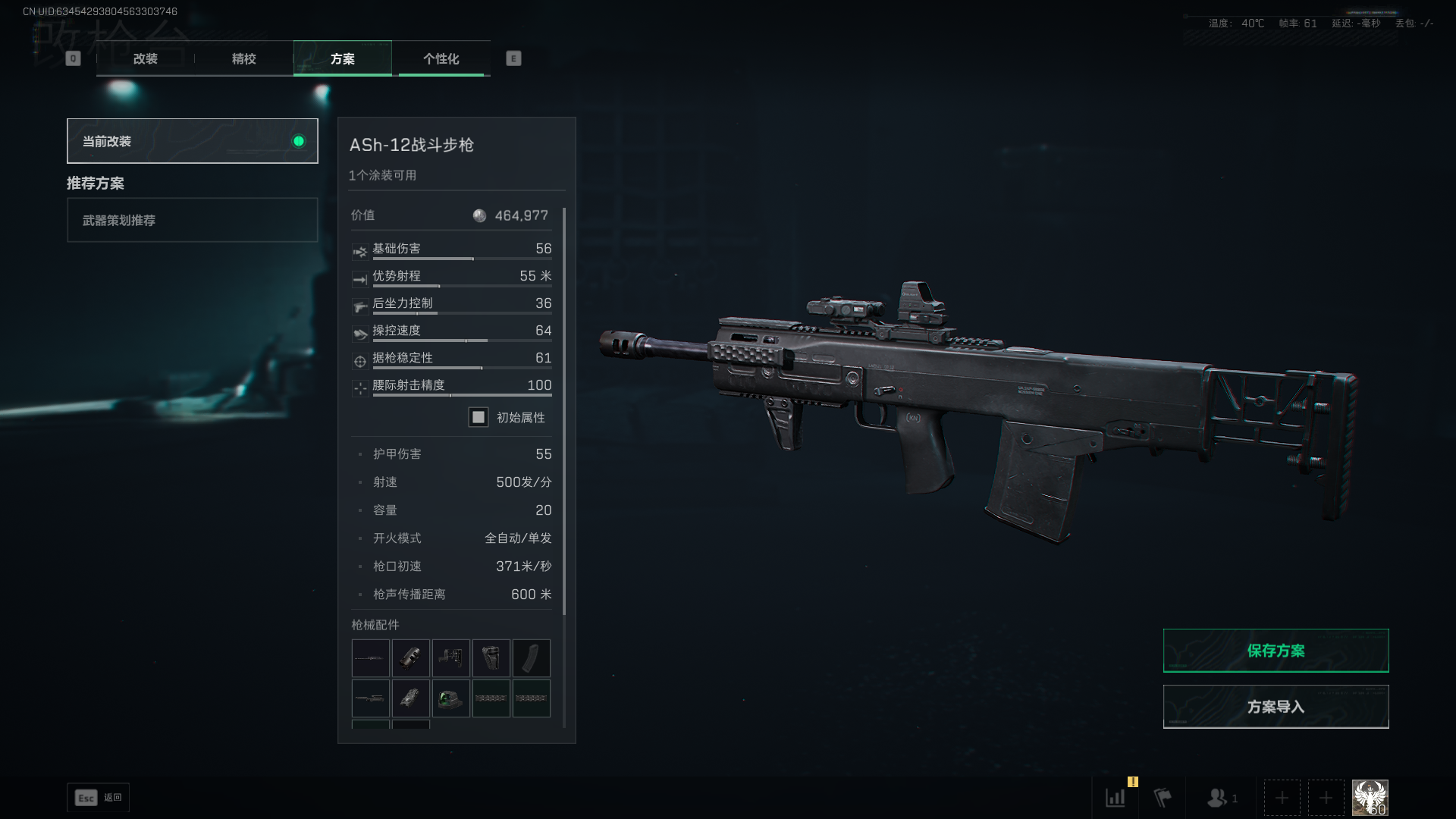Click the aiming stability crosshair stat icon

tap(360, 360)
